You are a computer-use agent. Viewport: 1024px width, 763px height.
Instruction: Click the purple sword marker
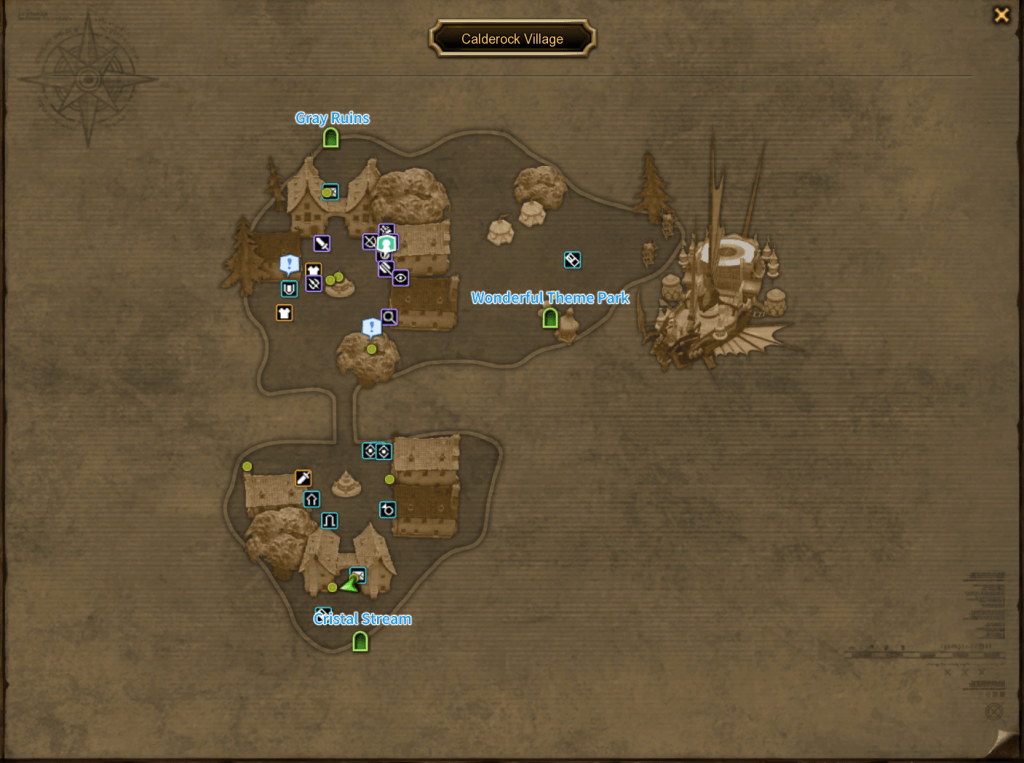[x=321, y=243]
